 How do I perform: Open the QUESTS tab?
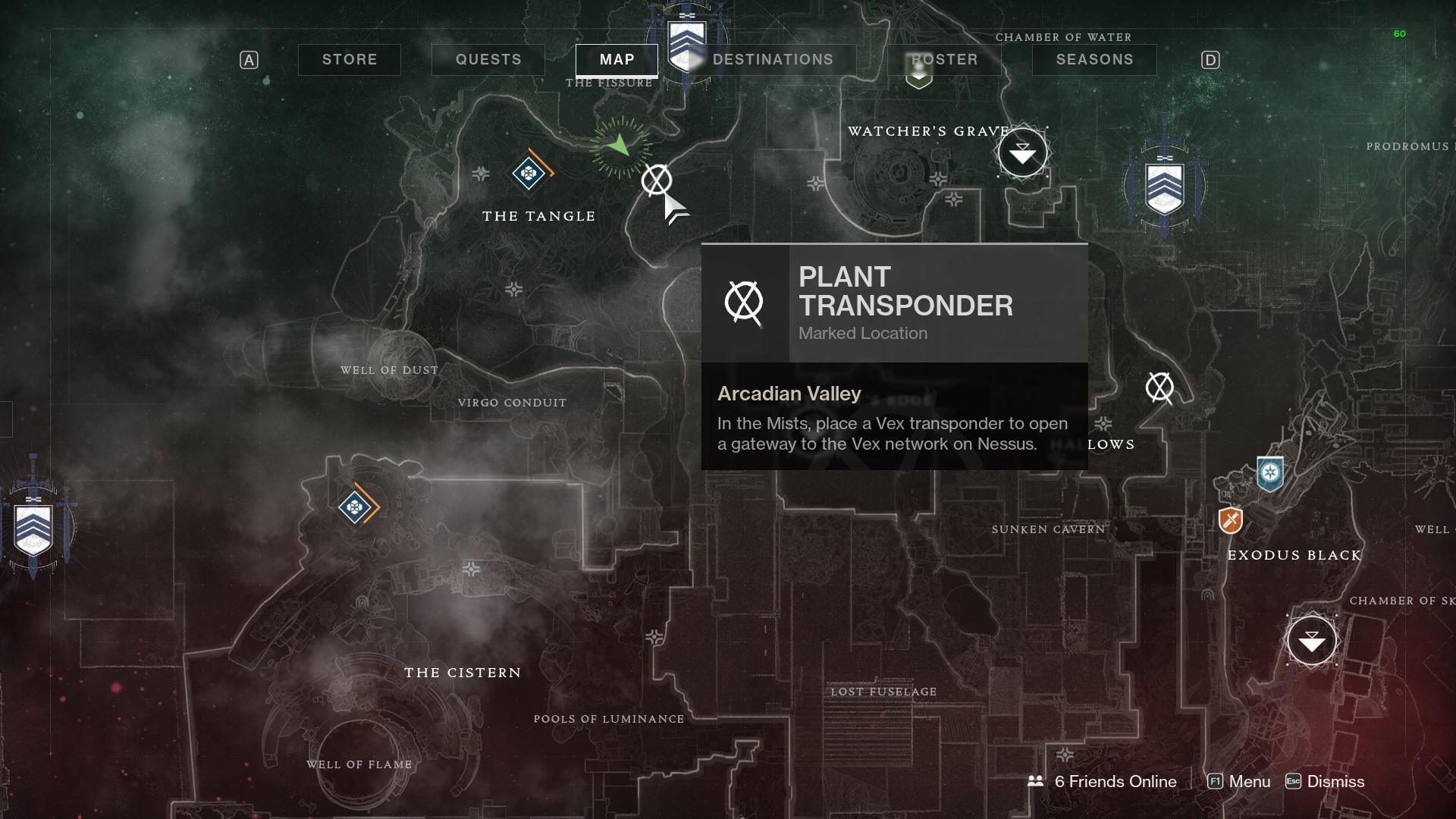(488, 59)
